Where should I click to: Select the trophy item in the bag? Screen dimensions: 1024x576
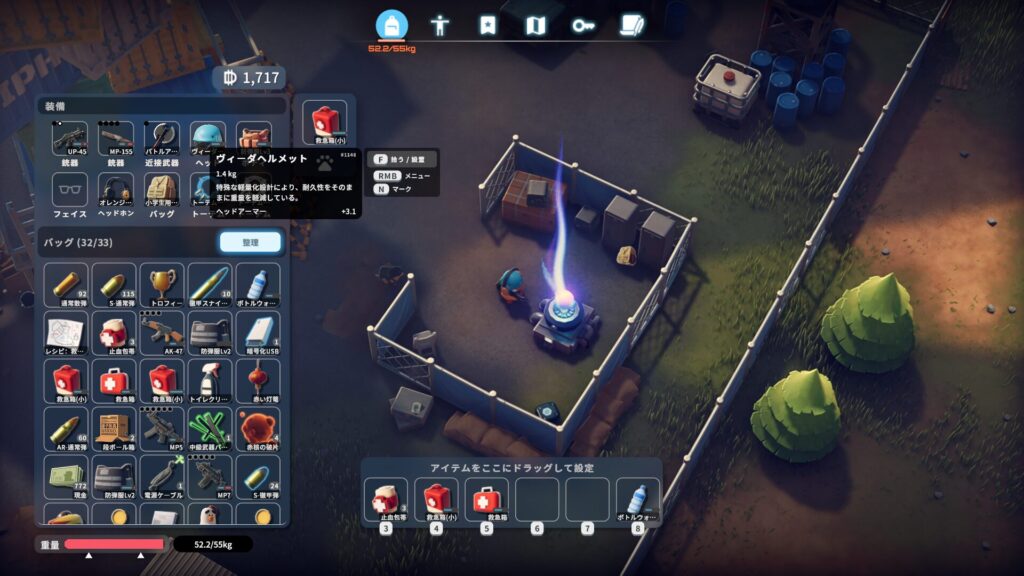pyautogui.click(x=161, y=284)
